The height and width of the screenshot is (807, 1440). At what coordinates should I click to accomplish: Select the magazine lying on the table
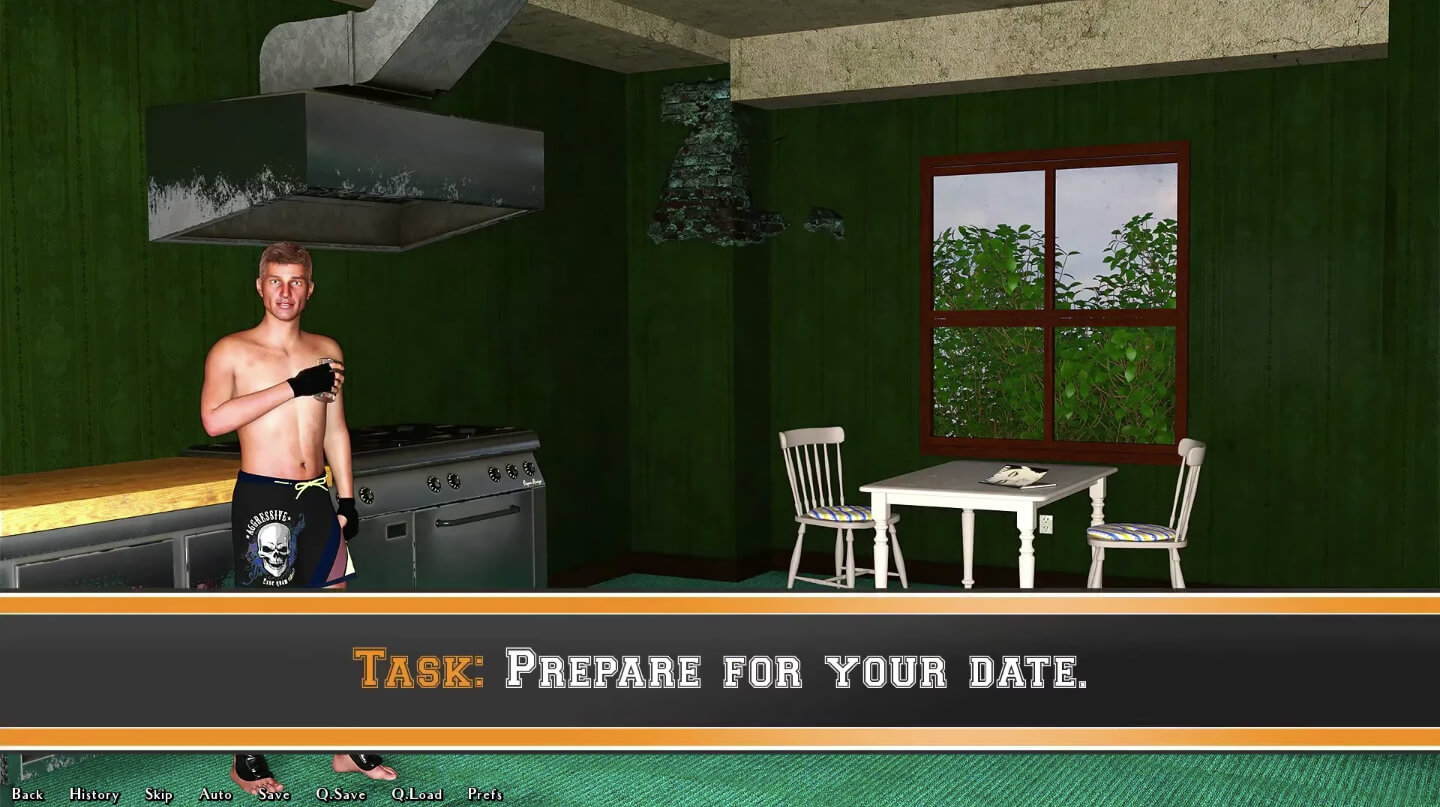pyautogui.click(x=1018, y=475)
